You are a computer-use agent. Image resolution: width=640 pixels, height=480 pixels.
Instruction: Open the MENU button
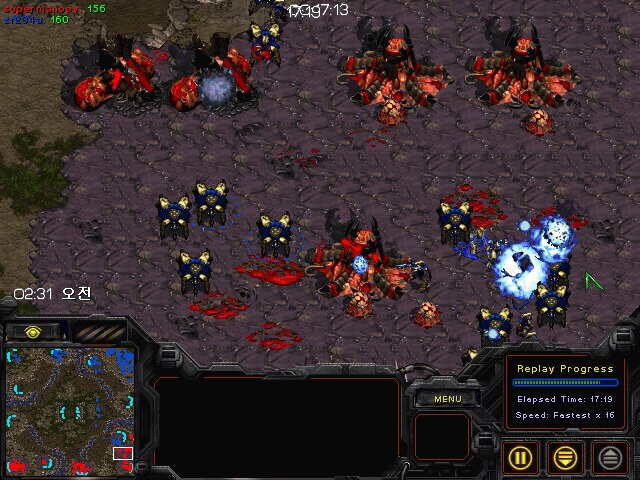446,399
